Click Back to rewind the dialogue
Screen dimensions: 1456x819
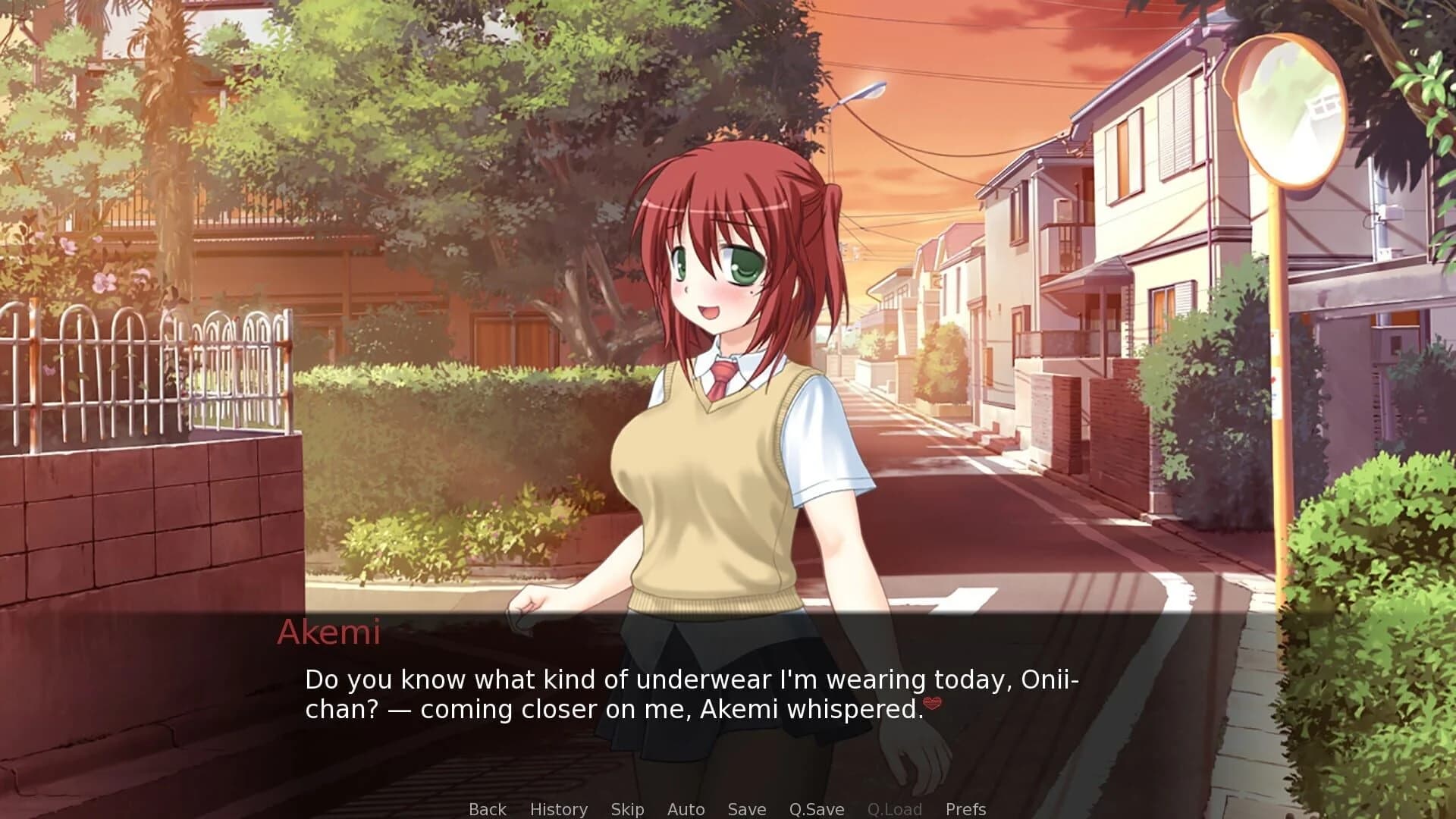click(488, 809)
